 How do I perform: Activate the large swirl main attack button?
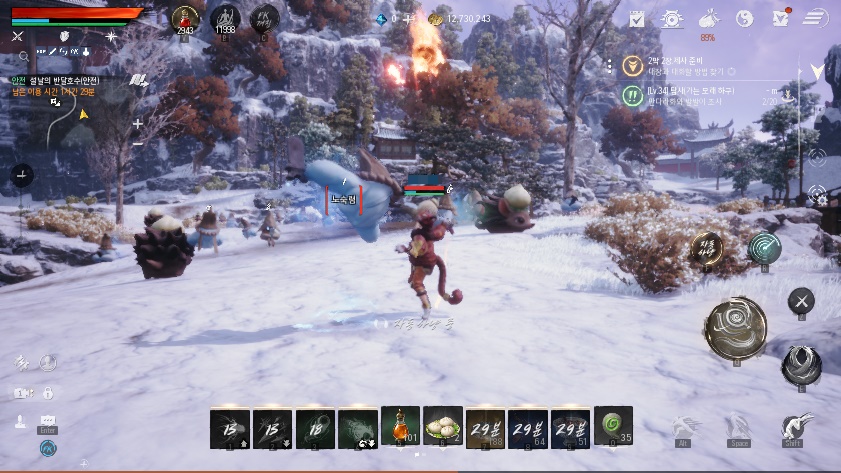pyautogui.click(x=735, y=326)
